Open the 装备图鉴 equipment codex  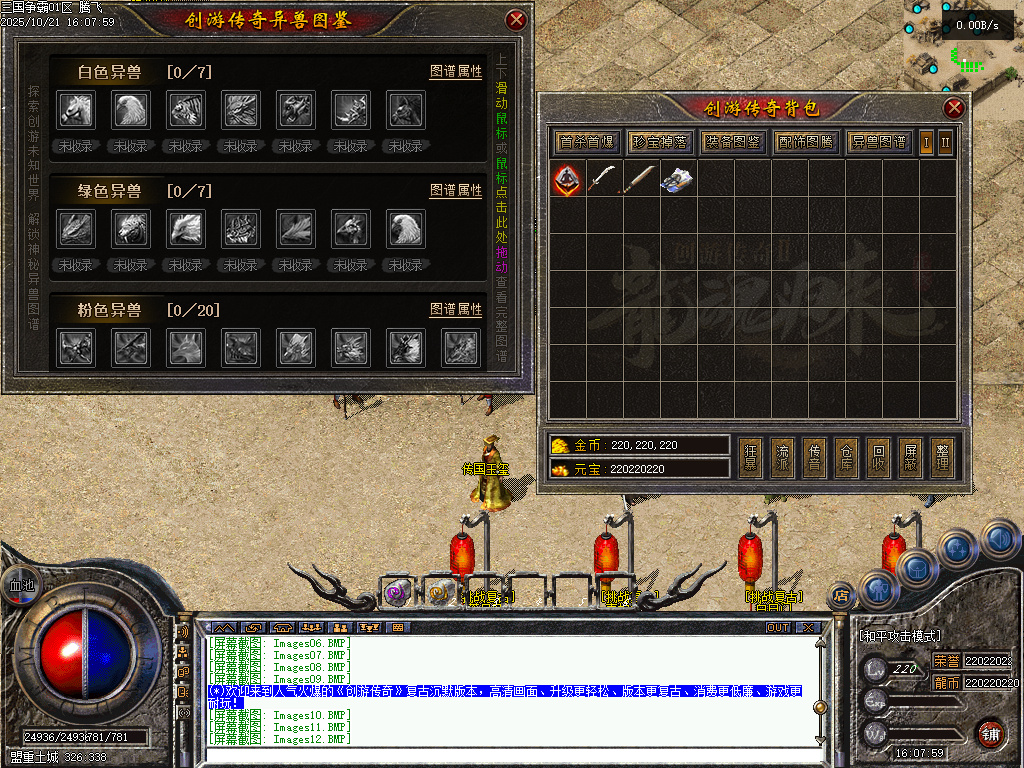[x=733, y=142]
